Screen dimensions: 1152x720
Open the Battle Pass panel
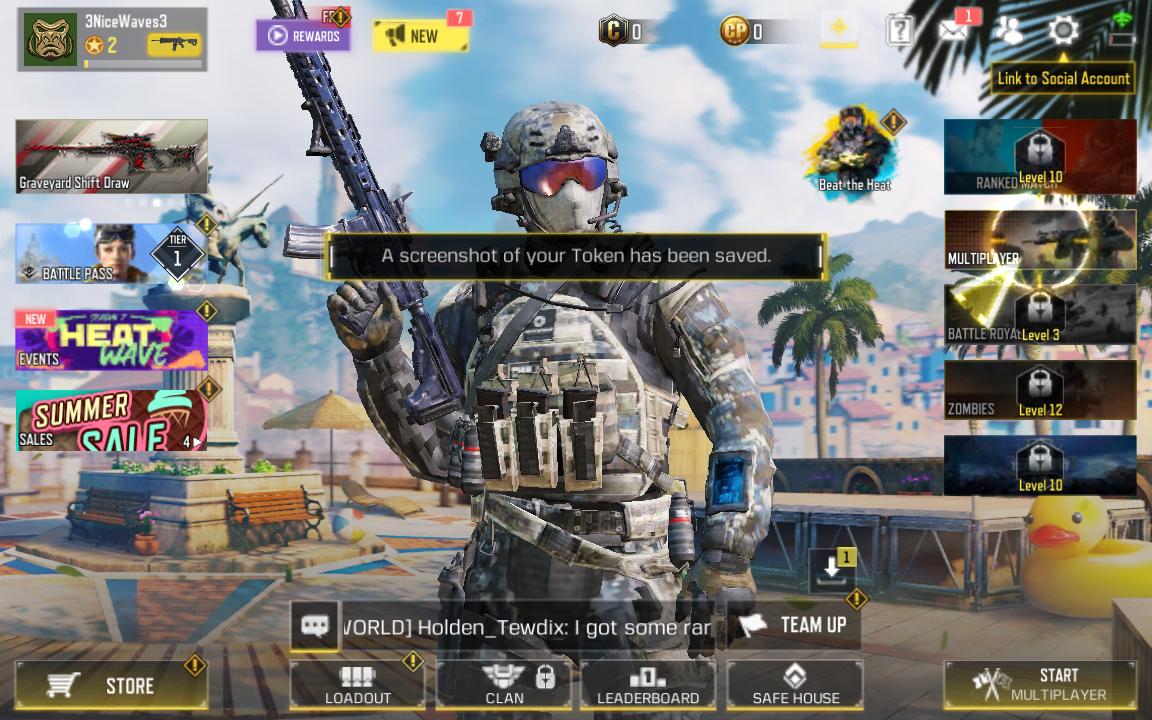pyautogui.click(x=111, y=253)
